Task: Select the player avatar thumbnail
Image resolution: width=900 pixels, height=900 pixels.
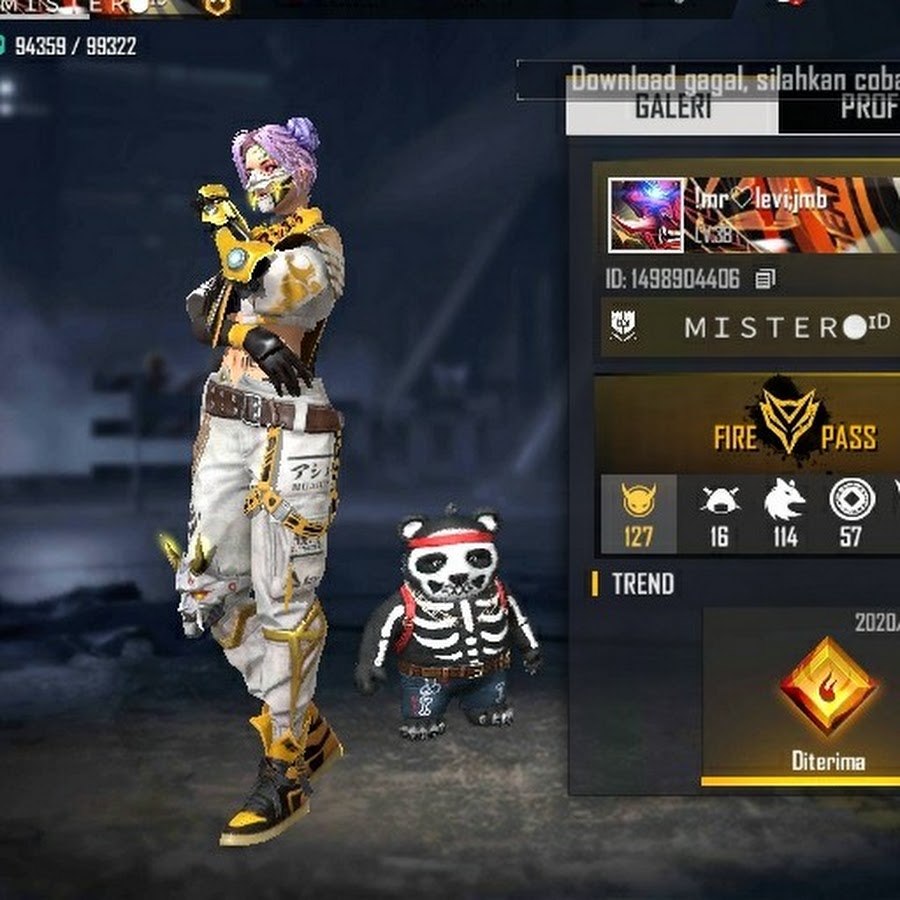Action: click(645, 215)
